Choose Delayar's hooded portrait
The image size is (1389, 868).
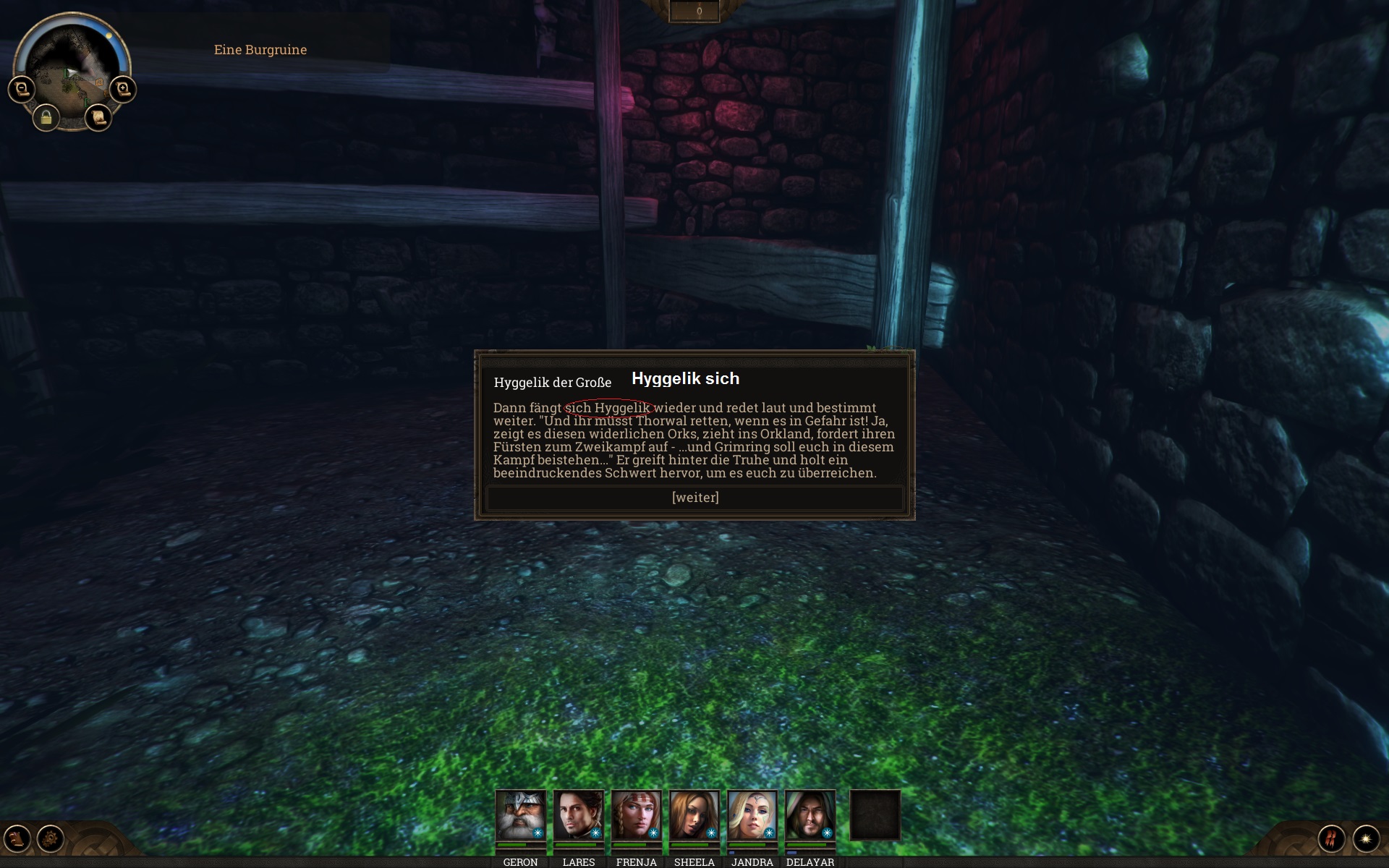coord(810,815)
